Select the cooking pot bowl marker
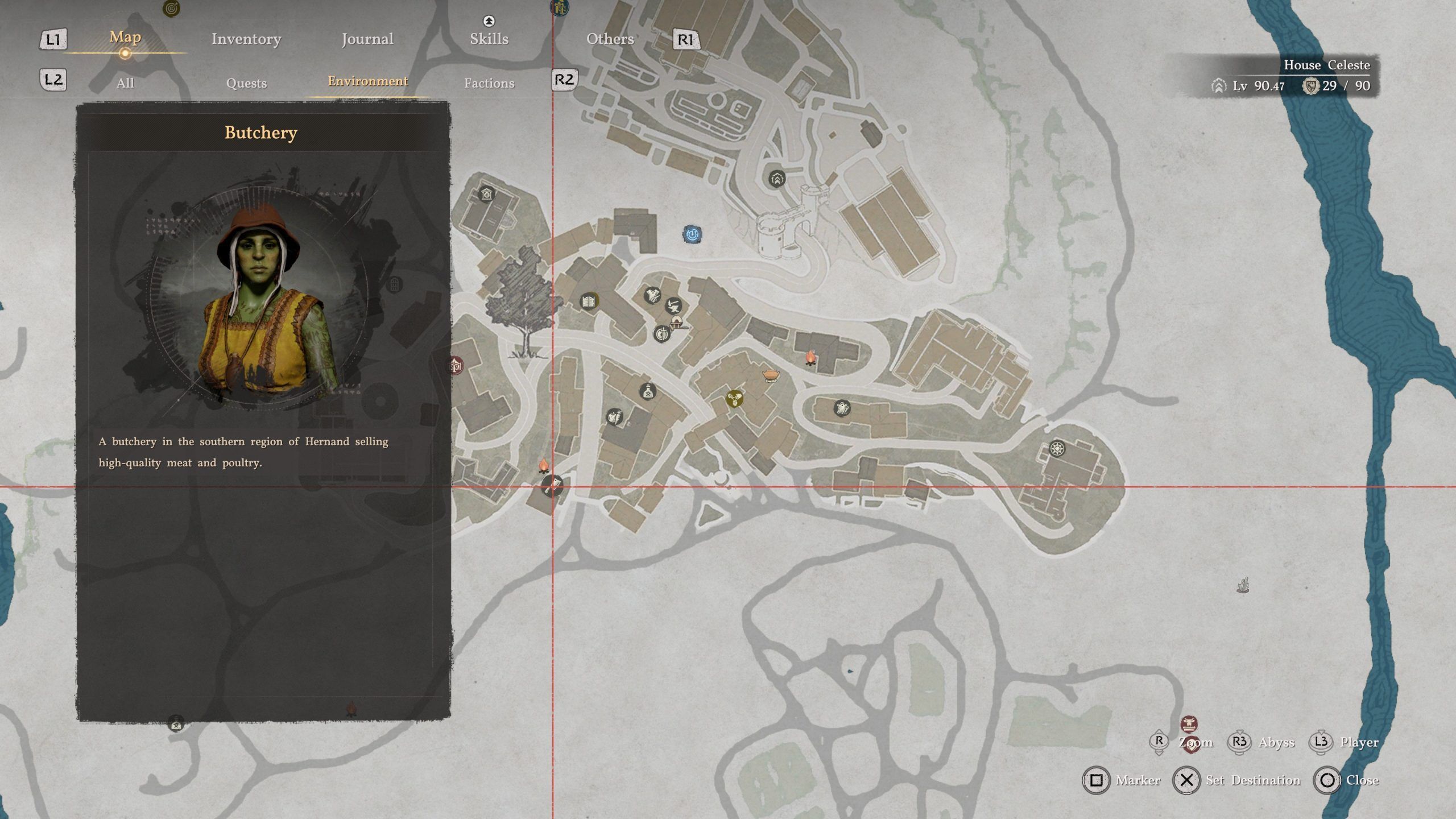The image size is (1456, 819). (x=771, y=375)
